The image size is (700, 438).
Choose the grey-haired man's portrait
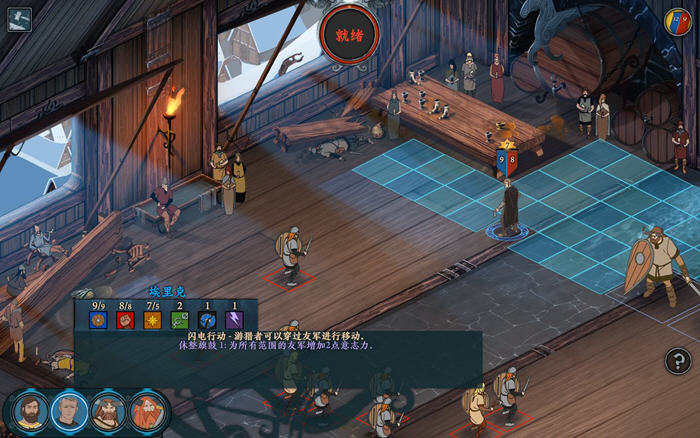(69, 411)
